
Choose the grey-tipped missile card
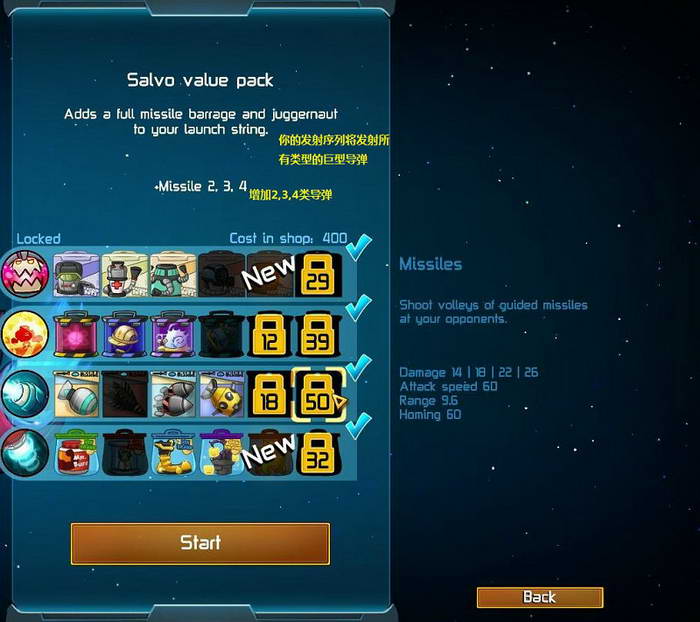tap(75, 395)
